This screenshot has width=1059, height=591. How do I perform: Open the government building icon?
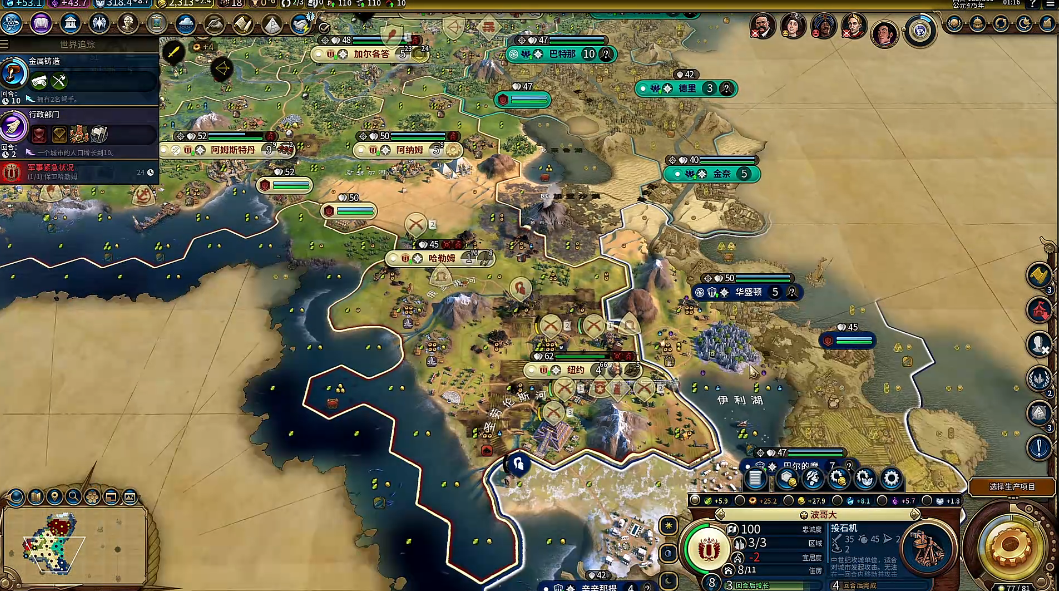click(71, 23)
